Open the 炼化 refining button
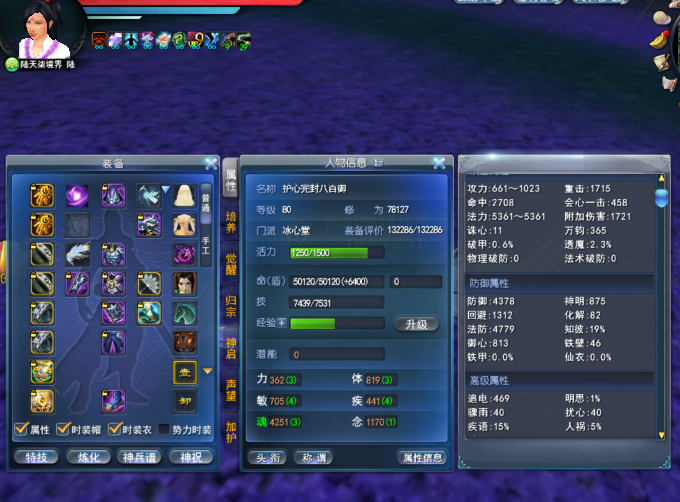Image resolution: width=680 pixels, height=502 pixels. pos(89,457)
